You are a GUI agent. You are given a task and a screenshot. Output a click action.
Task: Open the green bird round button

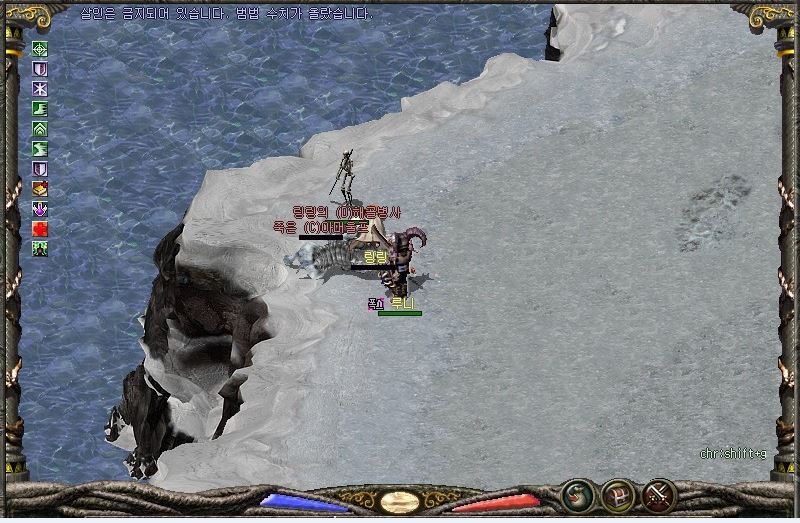click(577, 495)
